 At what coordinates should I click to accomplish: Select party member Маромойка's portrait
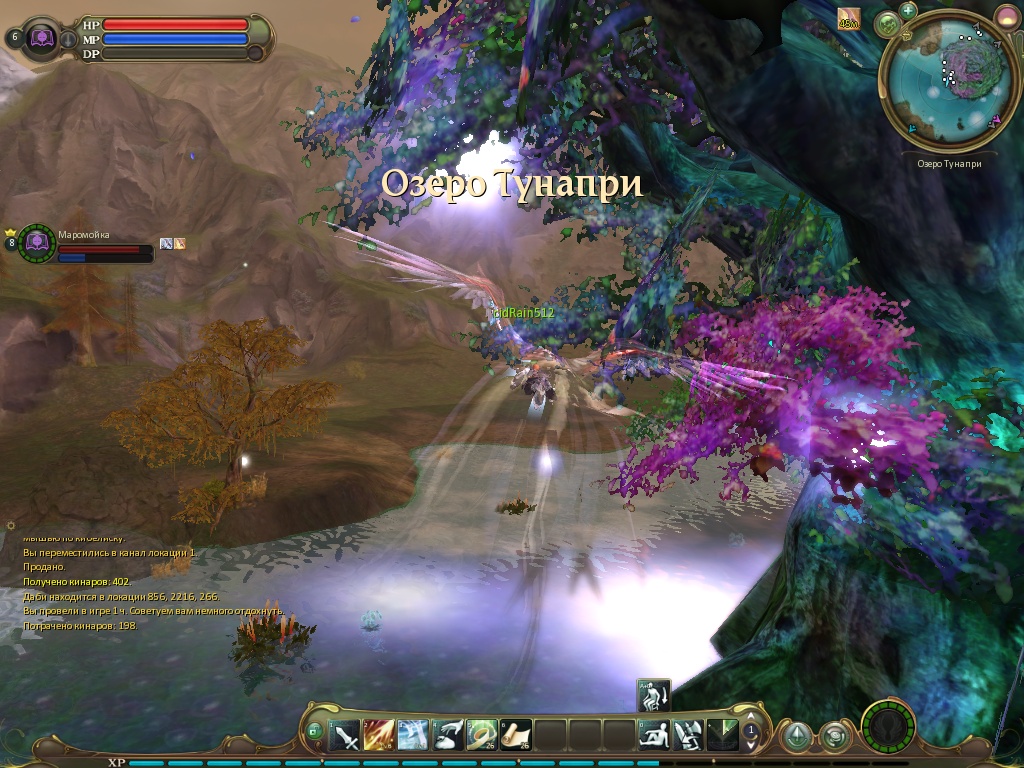click(x=38, y=243)
